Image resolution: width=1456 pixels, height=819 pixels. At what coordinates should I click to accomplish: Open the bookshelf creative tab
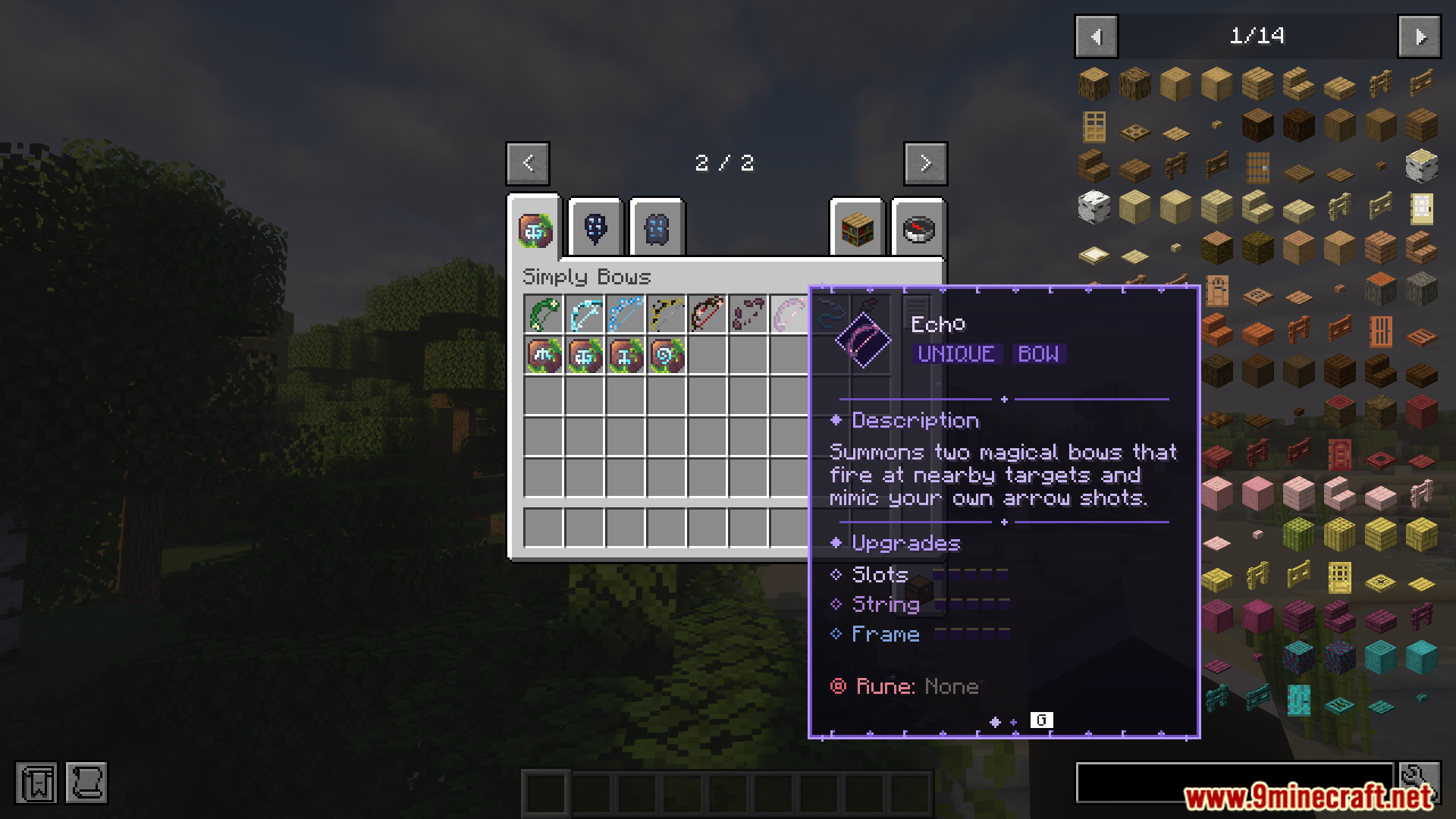click(857, 227)
